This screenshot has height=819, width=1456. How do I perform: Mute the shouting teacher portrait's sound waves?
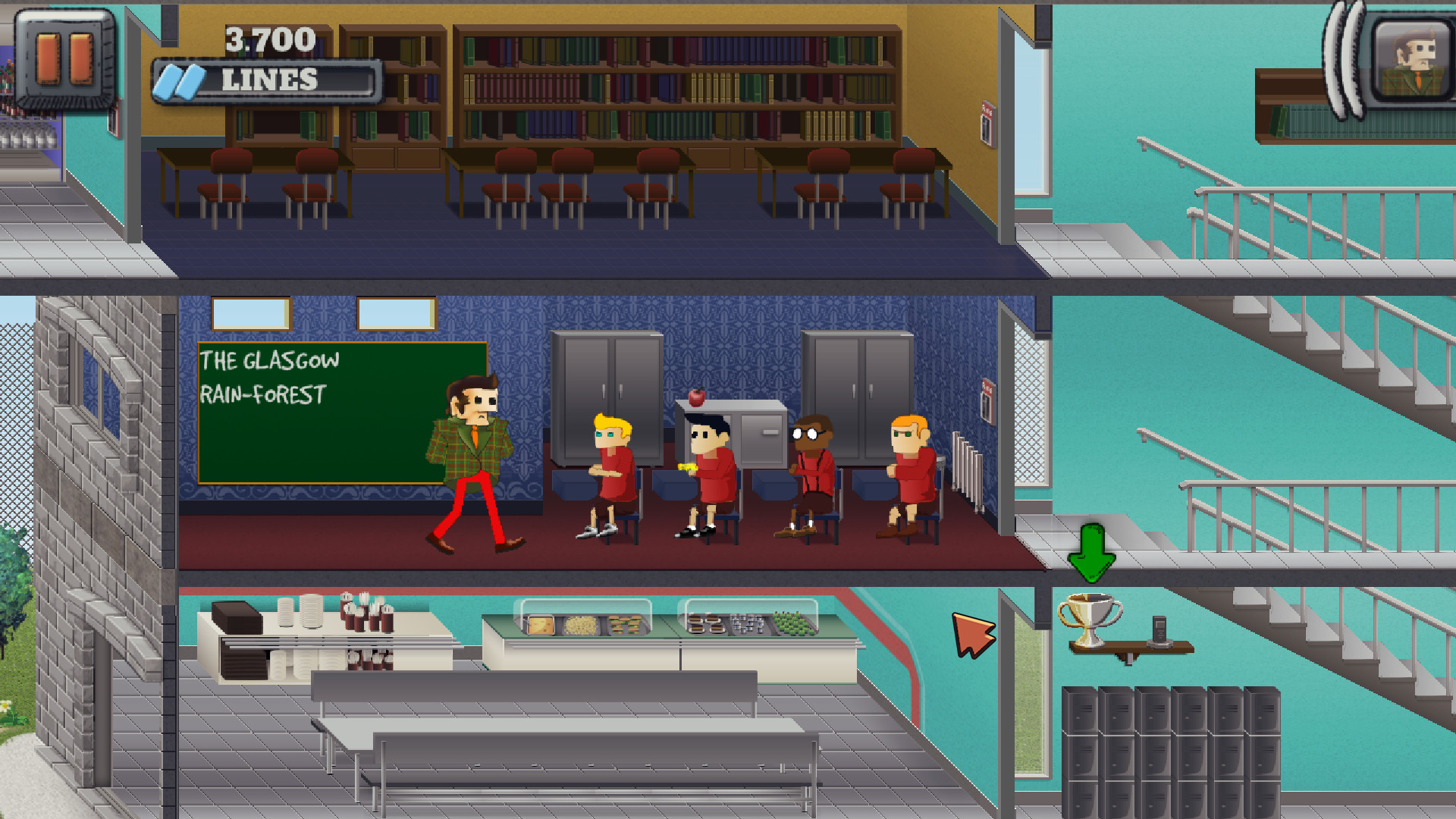[1342, 57]
